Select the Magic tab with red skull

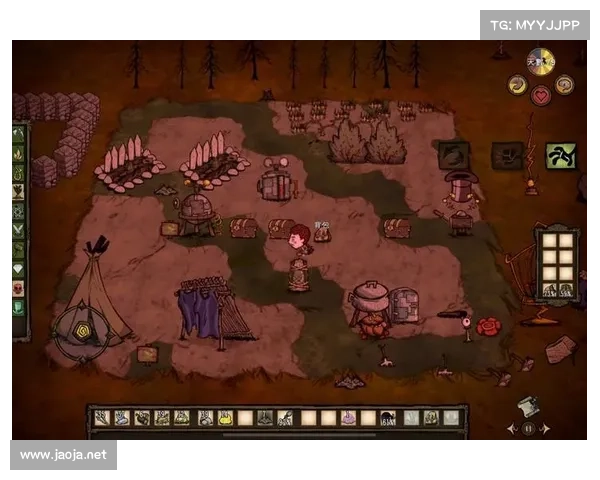17,288
